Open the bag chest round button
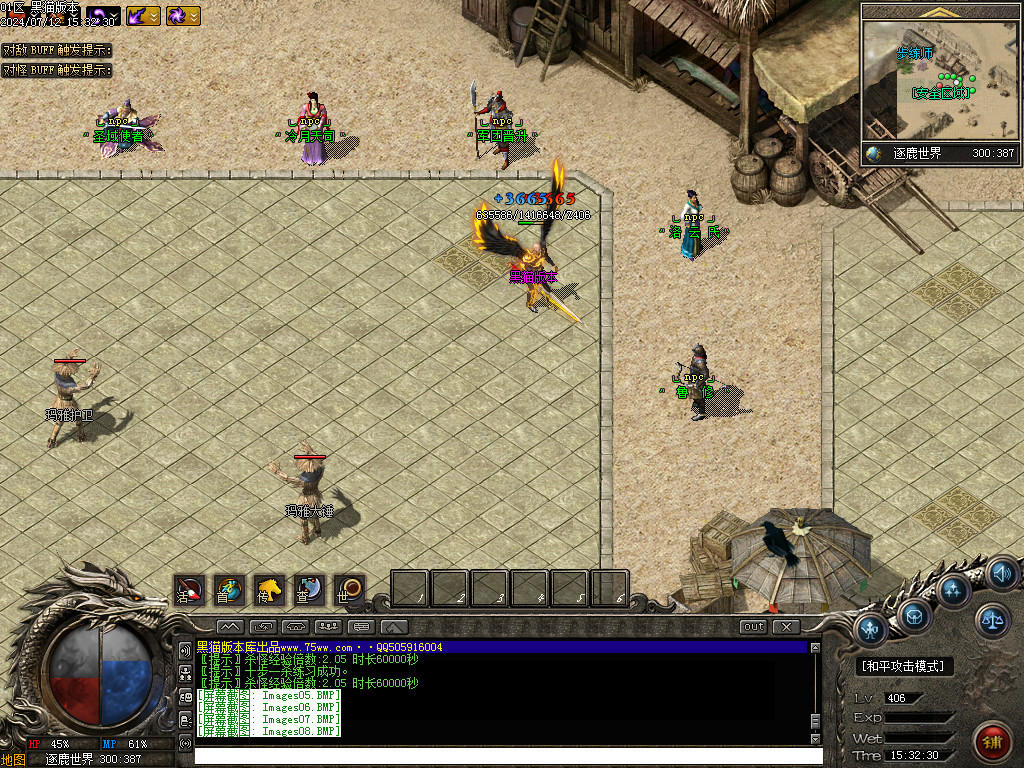The image size is (1024, 768). (x=915, y=614)
